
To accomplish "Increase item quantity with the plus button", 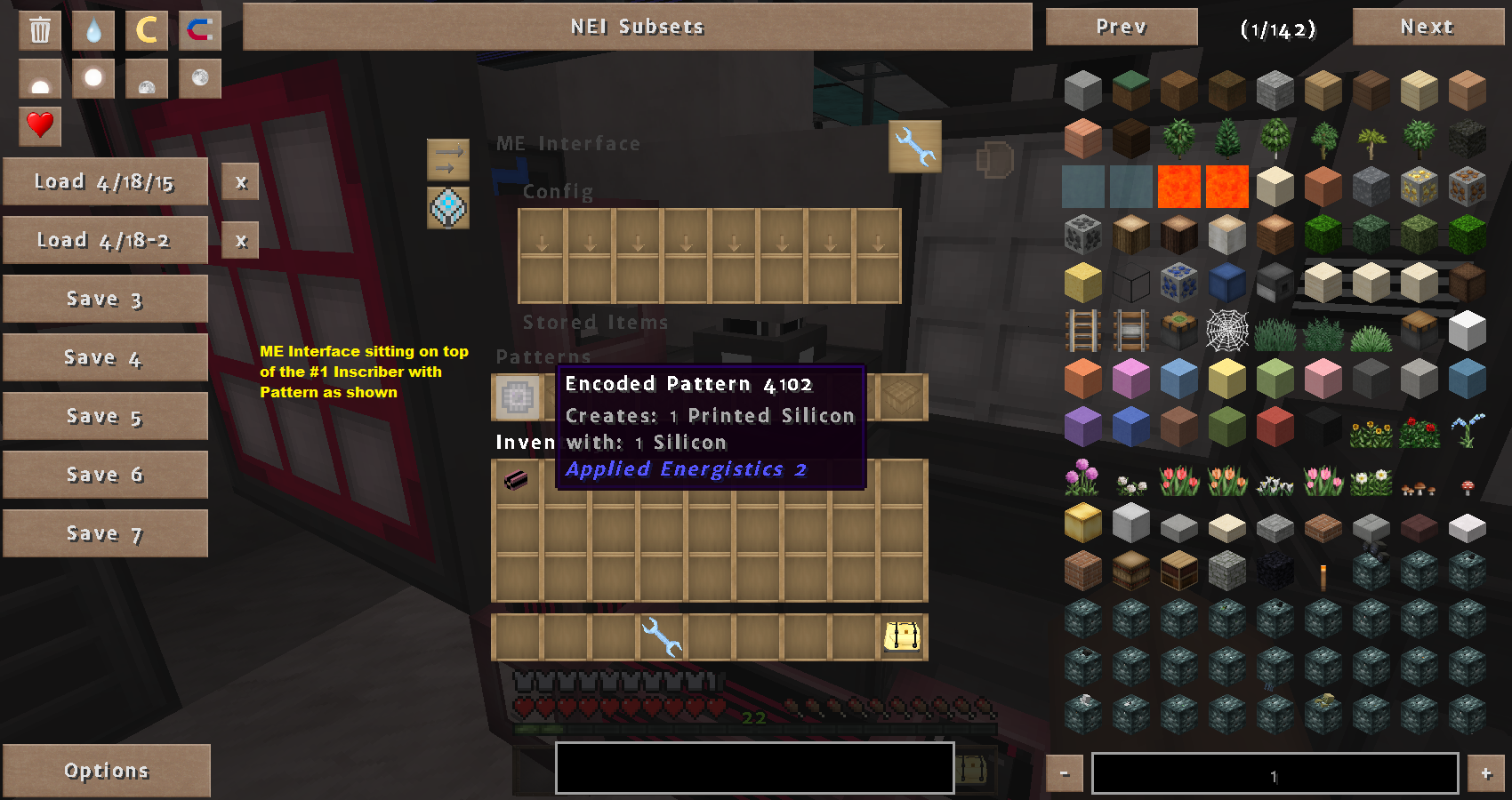I will coord(1485,774).
